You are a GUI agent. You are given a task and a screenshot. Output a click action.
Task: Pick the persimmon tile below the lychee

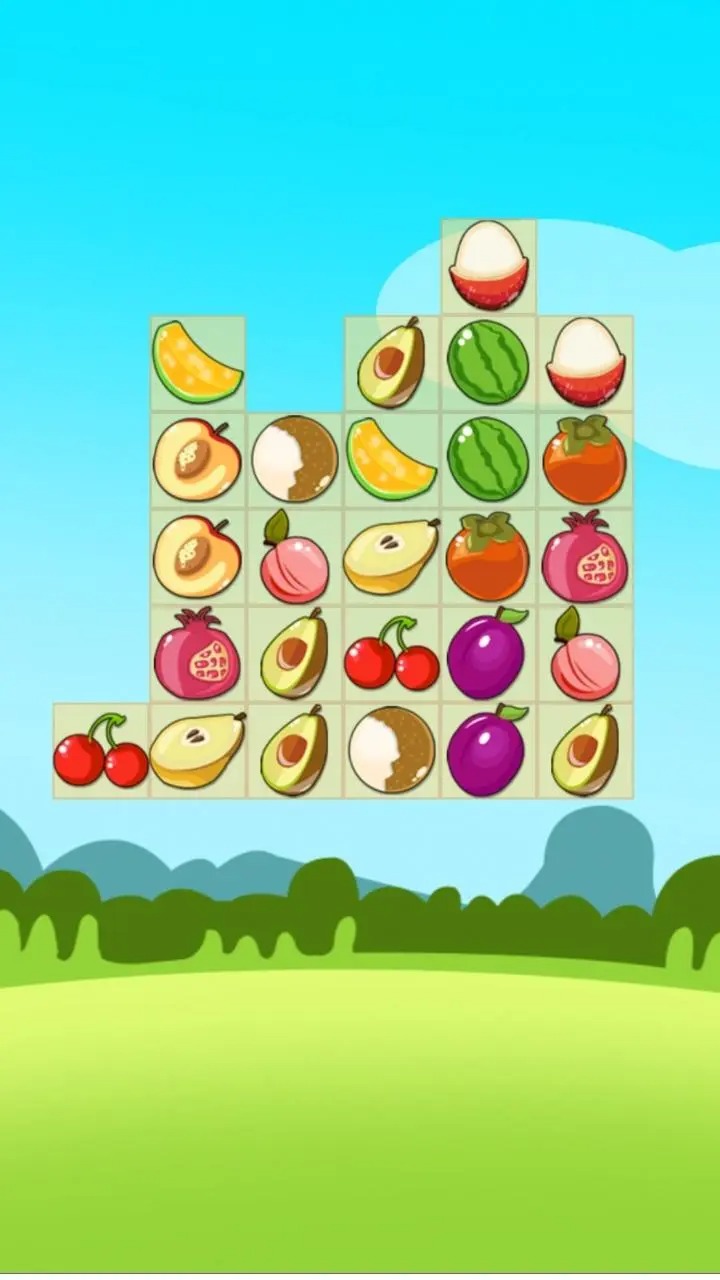585,459
